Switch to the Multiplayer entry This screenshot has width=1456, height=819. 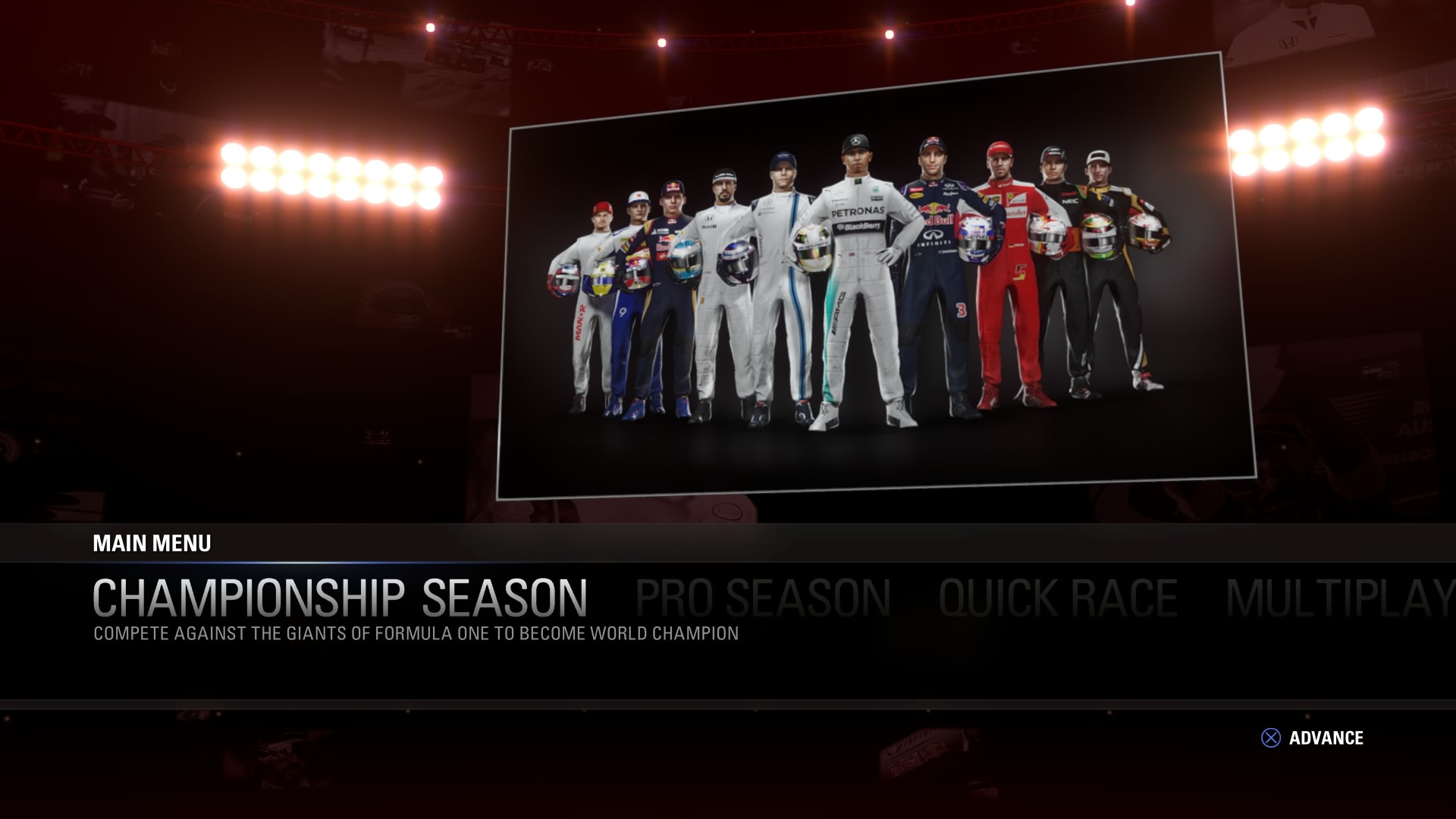(1339, 598)
